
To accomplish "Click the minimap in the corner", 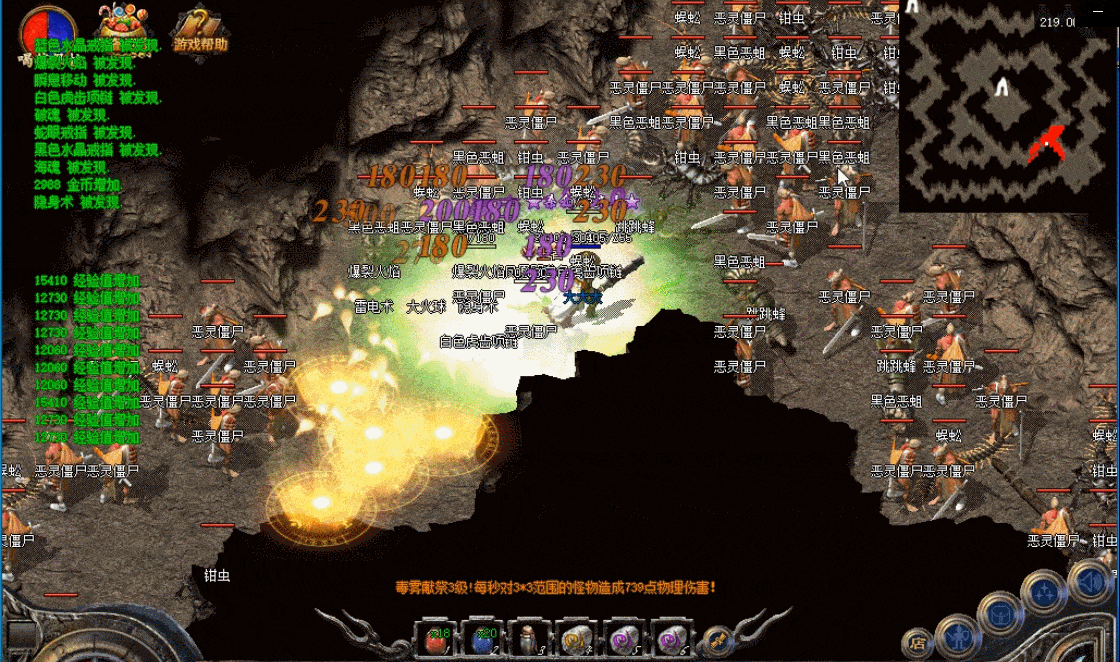I will pyautogui.click(x=1007, y=107).
